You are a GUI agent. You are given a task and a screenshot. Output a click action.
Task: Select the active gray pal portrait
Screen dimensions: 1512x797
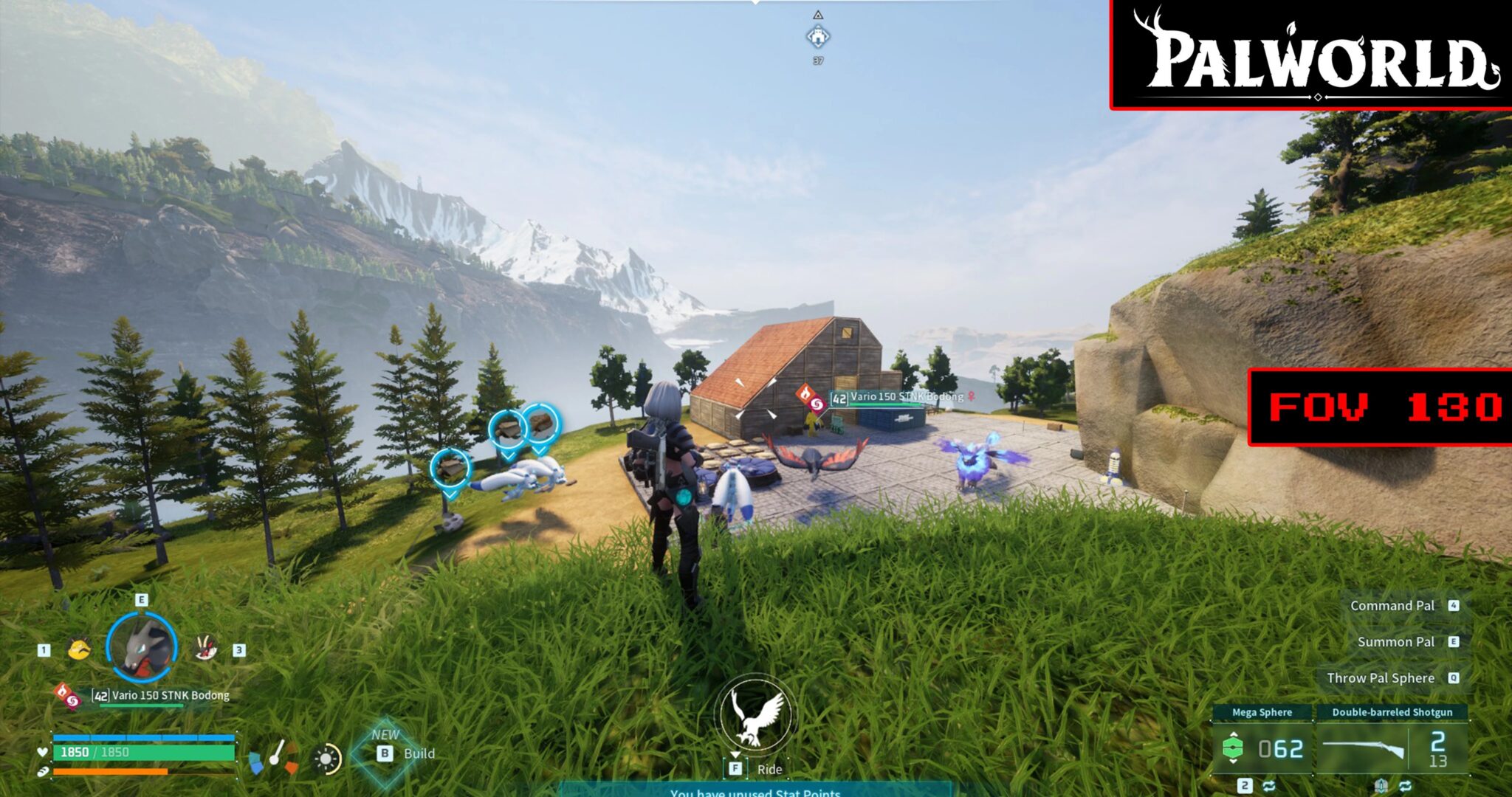click(x=142, y=646)
